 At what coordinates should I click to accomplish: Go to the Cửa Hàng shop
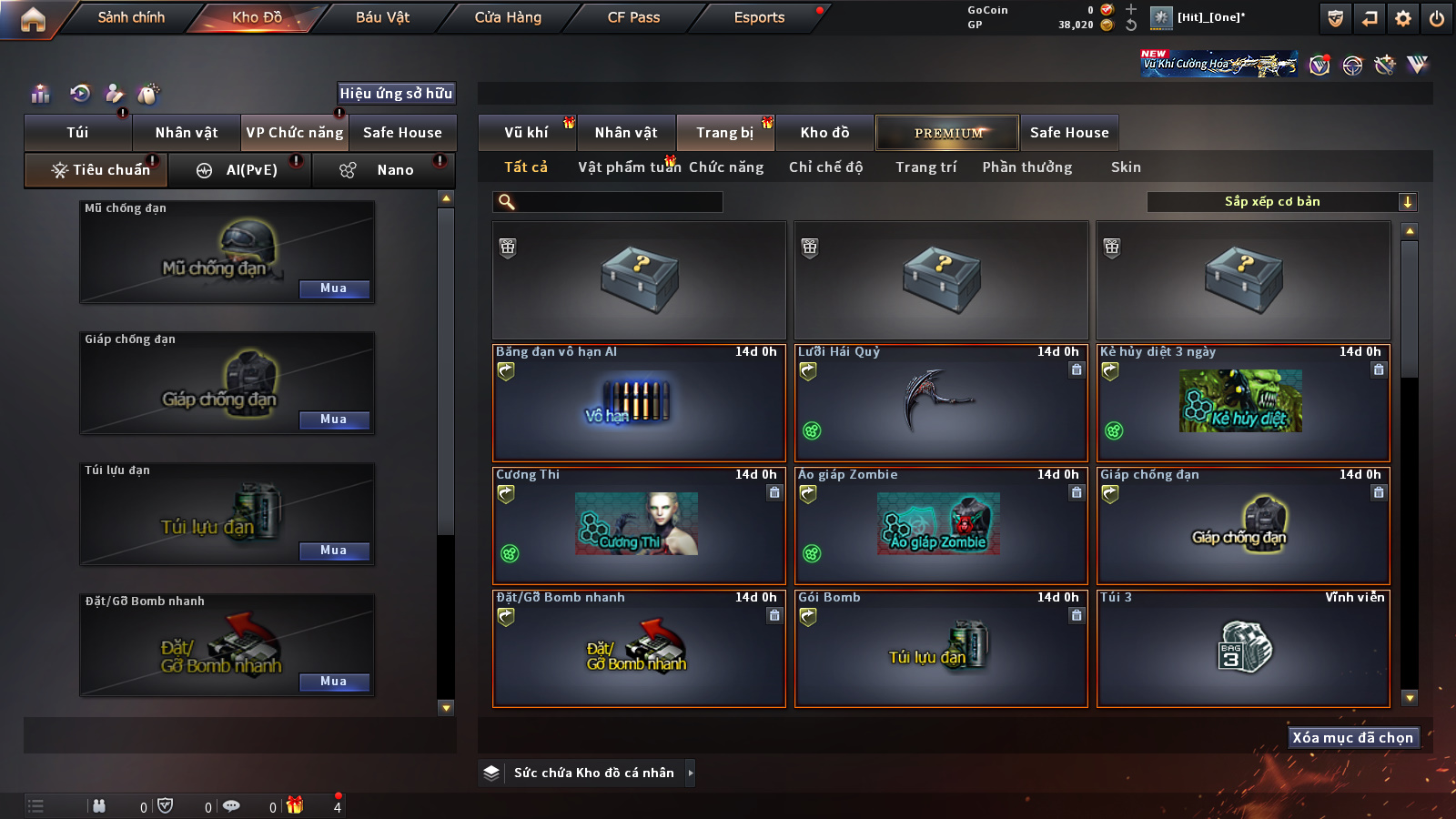[508, 17]
